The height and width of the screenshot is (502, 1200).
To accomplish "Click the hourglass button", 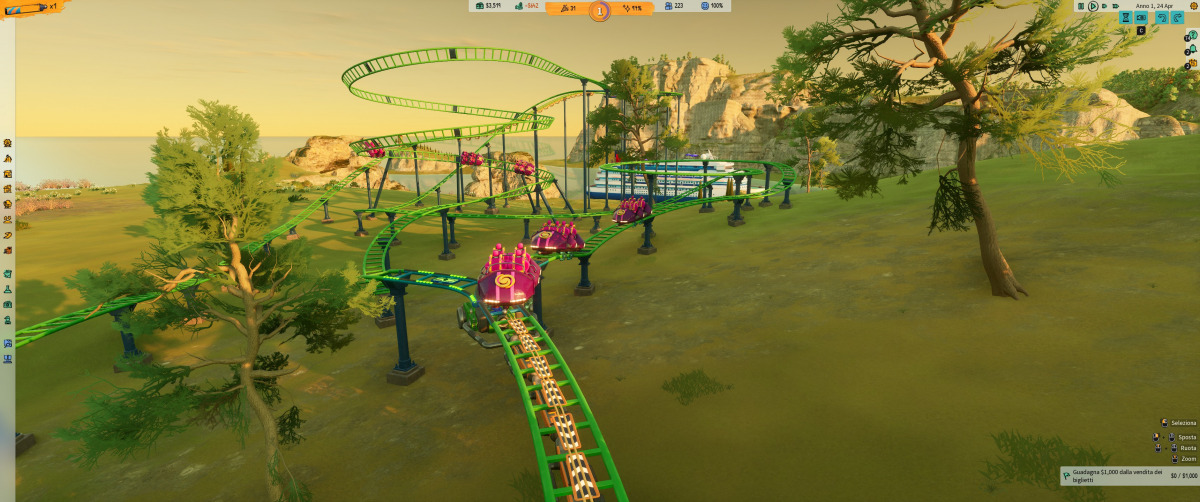I will pos(1125,18).
